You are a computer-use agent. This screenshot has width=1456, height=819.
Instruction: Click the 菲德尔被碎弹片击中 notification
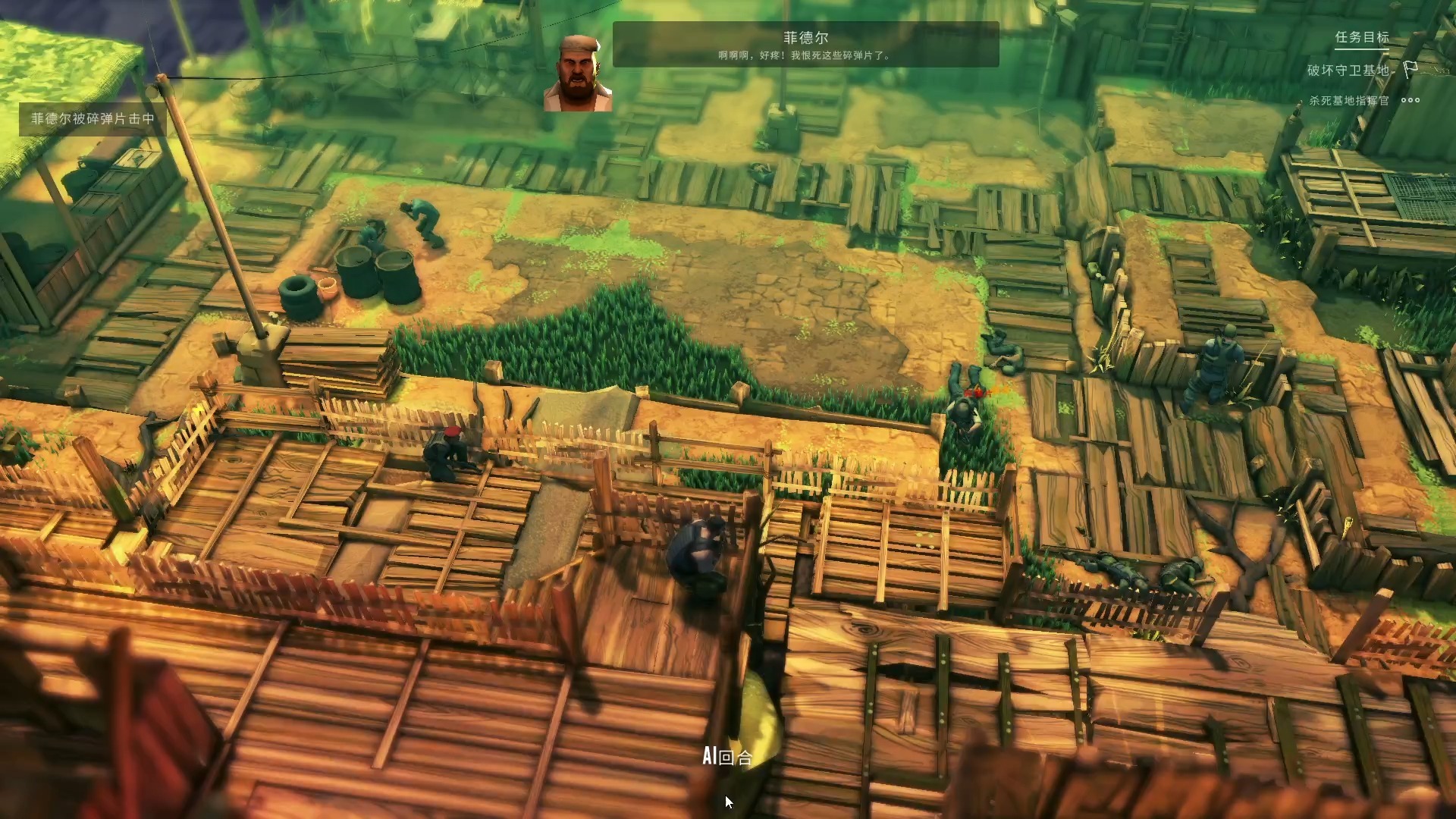93,119
